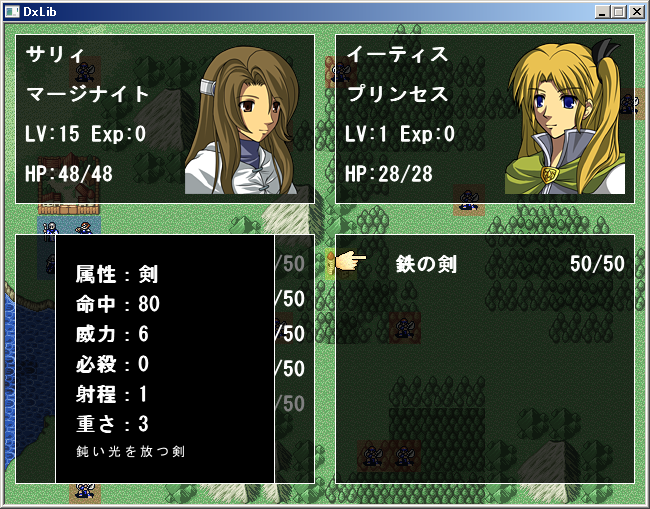Select the 鉄の剣 item in イーティス's list

(426, 264)
